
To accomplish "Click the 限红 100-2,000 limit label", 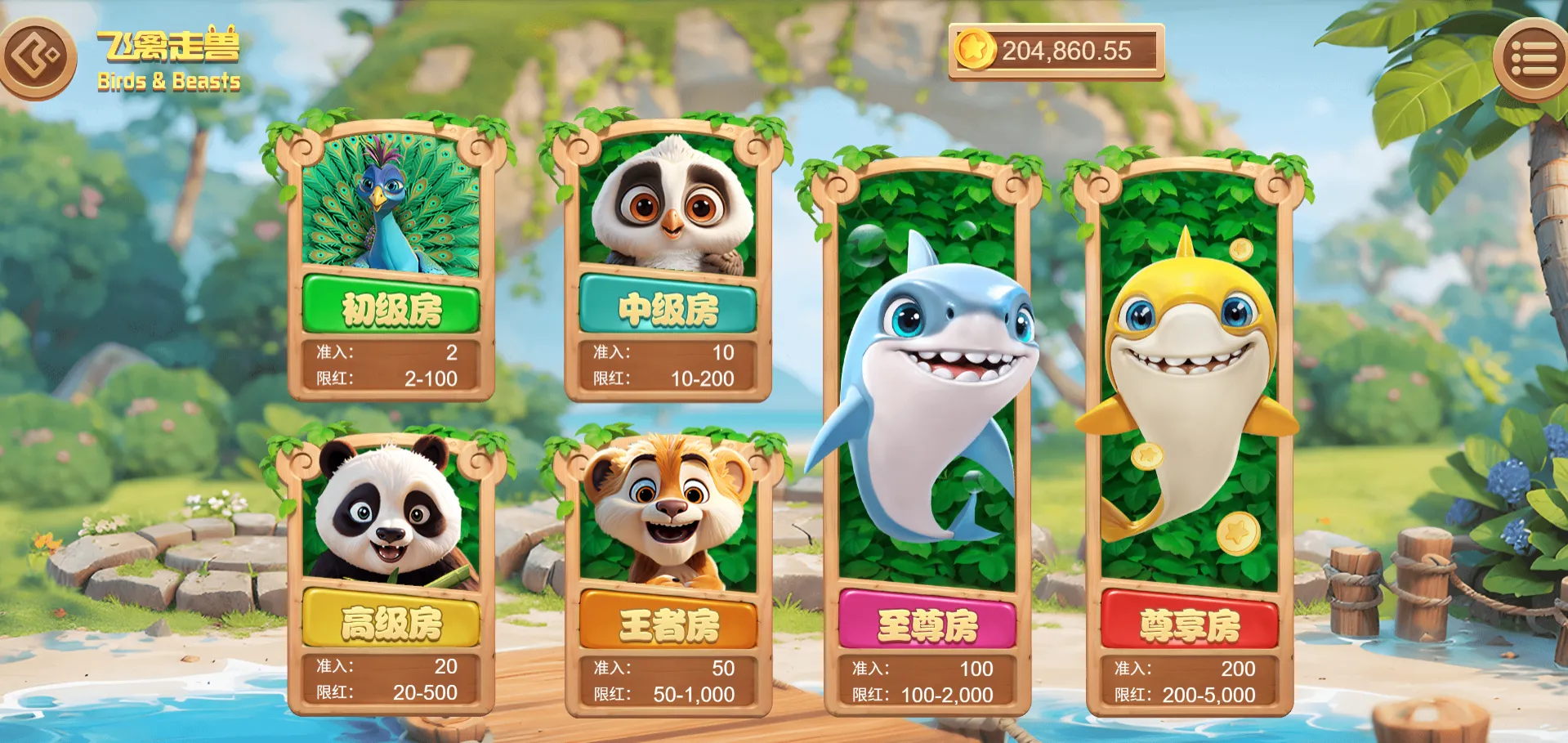I will coord(928,696).
